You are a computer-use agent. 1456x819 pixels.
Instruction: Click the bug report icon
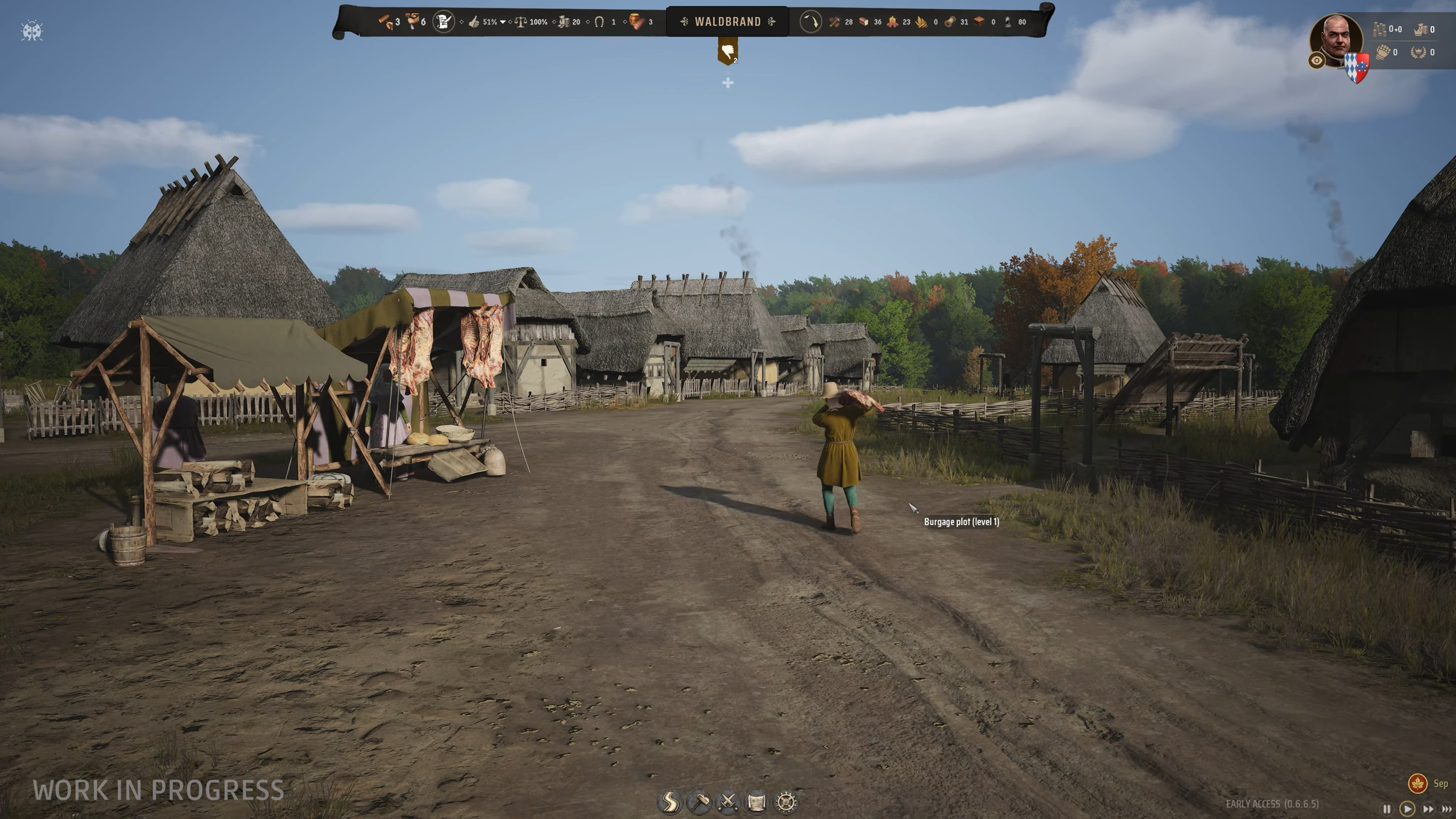[x=32, y=31]
